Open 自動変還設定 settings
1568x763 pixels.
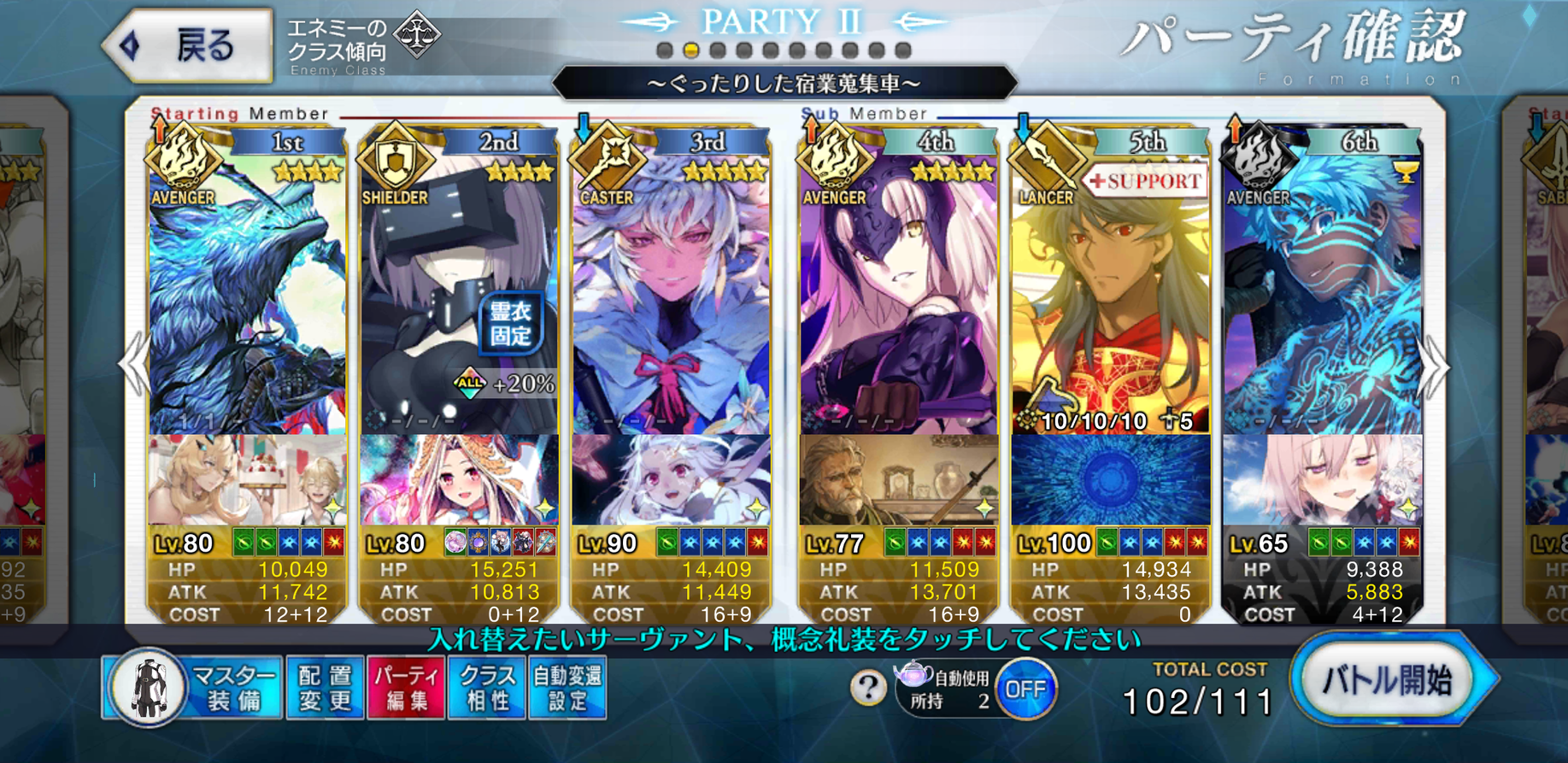(567, 688)
